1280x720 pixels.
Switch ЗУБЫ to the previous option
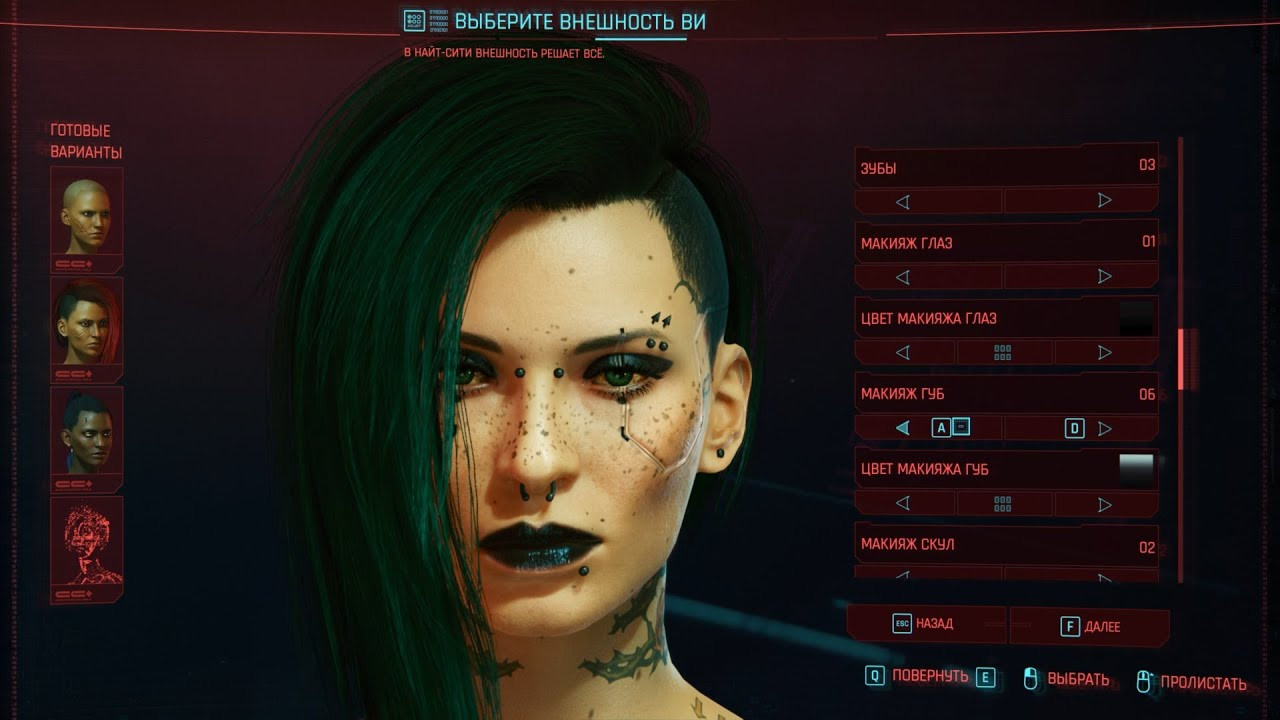(x=903, y=201)
